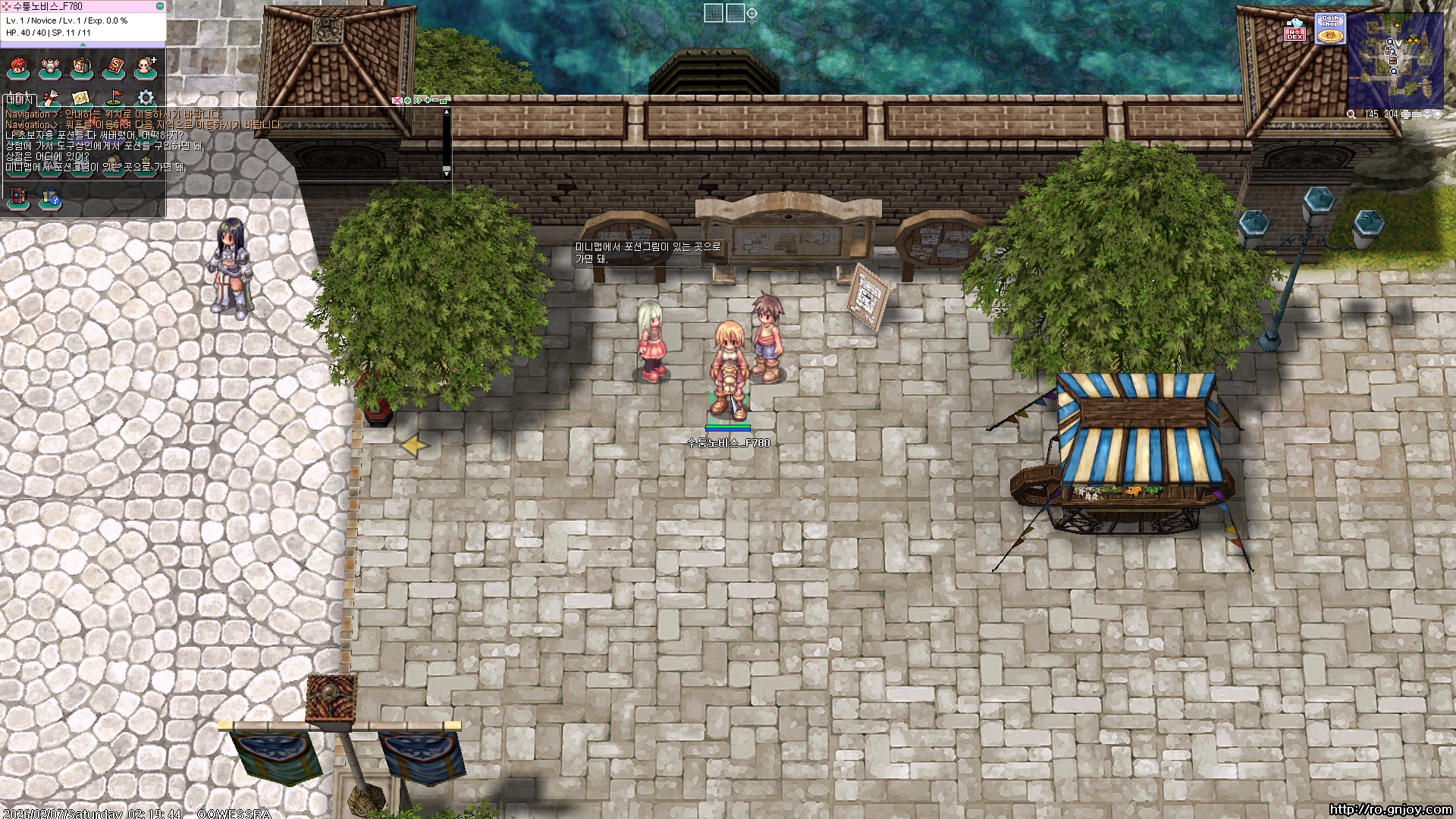Minimize the character info window
Screen dimensions: 1456x819
(x=159, y=6)
